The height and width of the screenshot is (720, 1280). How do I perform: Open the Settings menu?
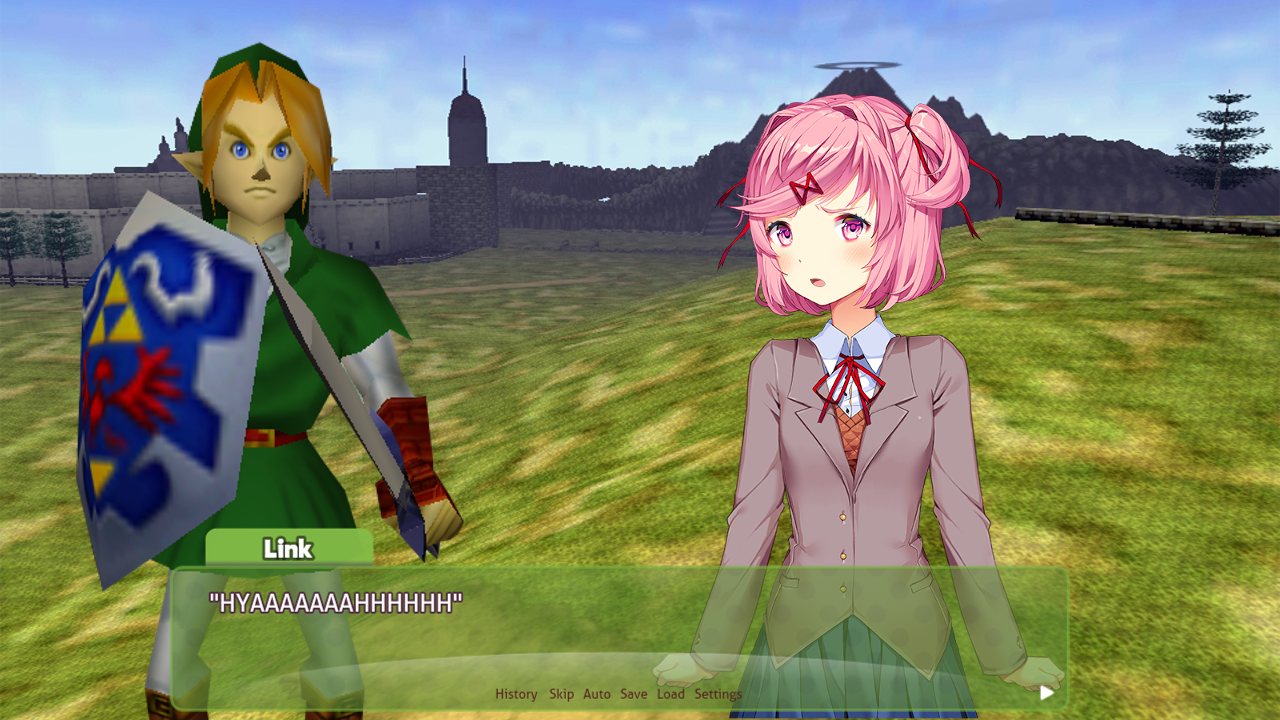click(718, 693)
